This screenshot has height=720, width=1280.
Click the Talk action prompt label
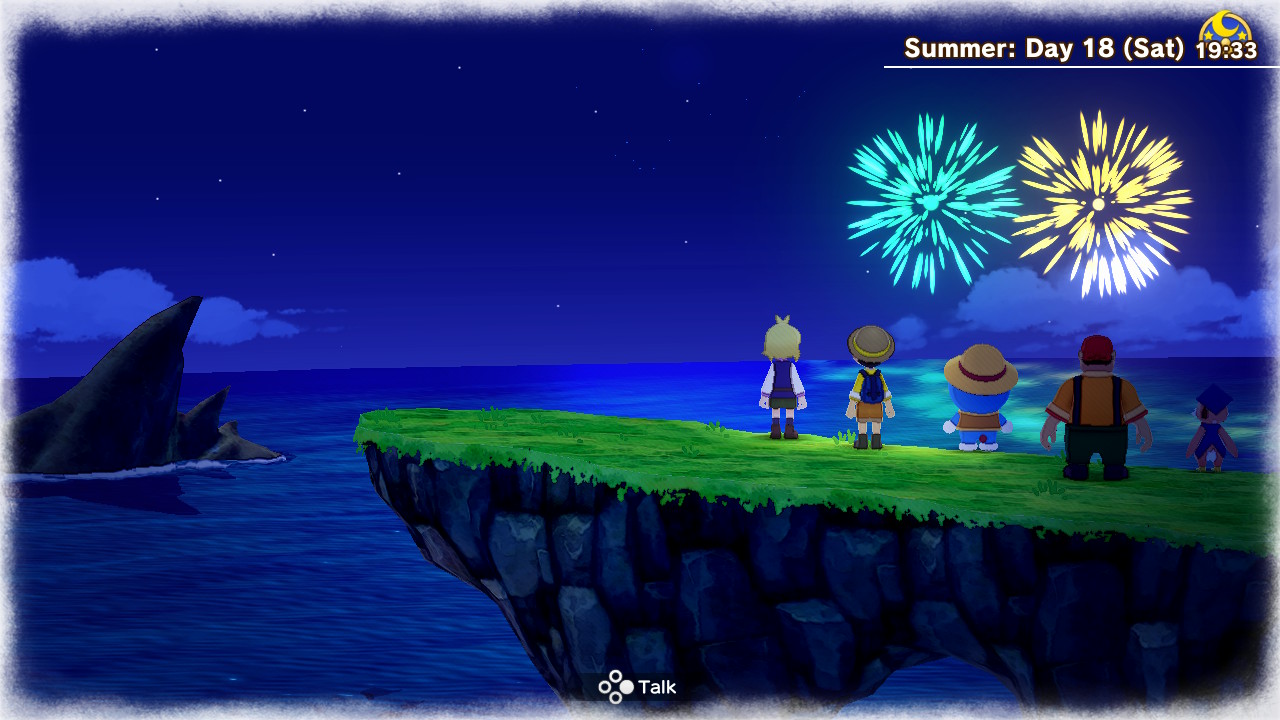pos(658,687)
